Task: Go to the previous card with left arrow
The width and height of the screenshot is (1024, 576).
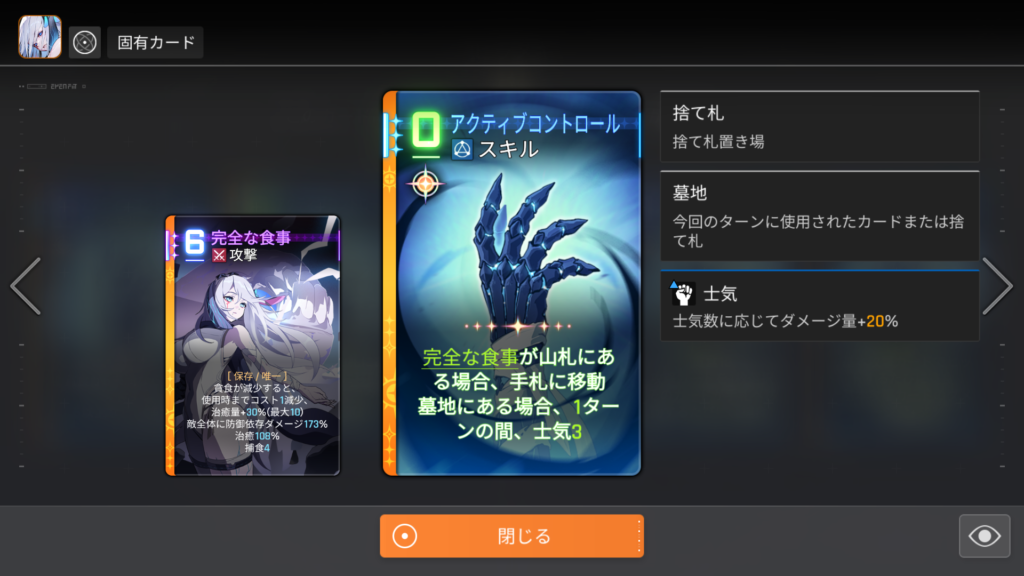Action: 25,287
